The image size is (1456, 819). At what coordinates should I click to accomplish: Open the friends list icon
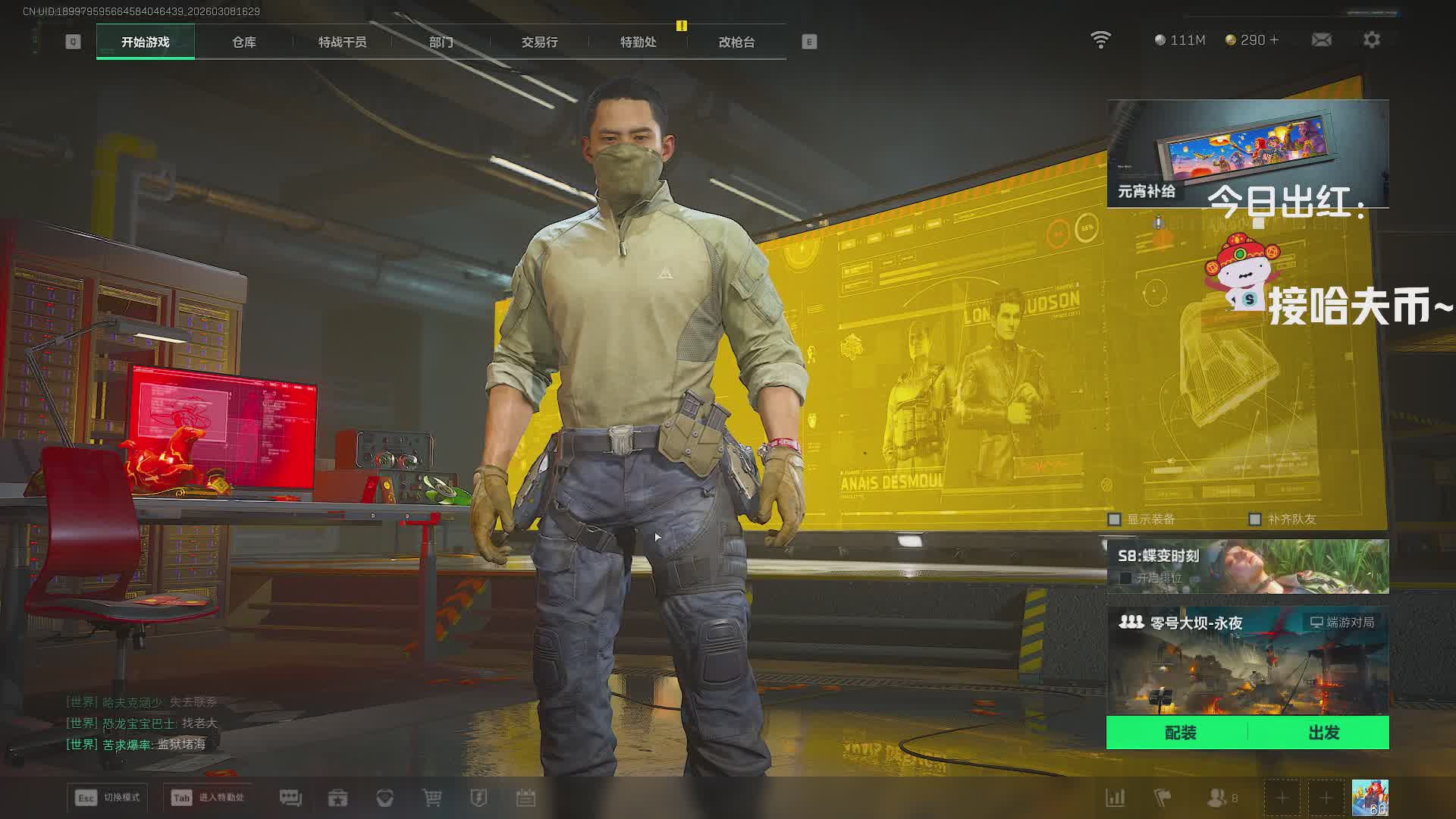pyautogui.click(x=1217, y=798)
